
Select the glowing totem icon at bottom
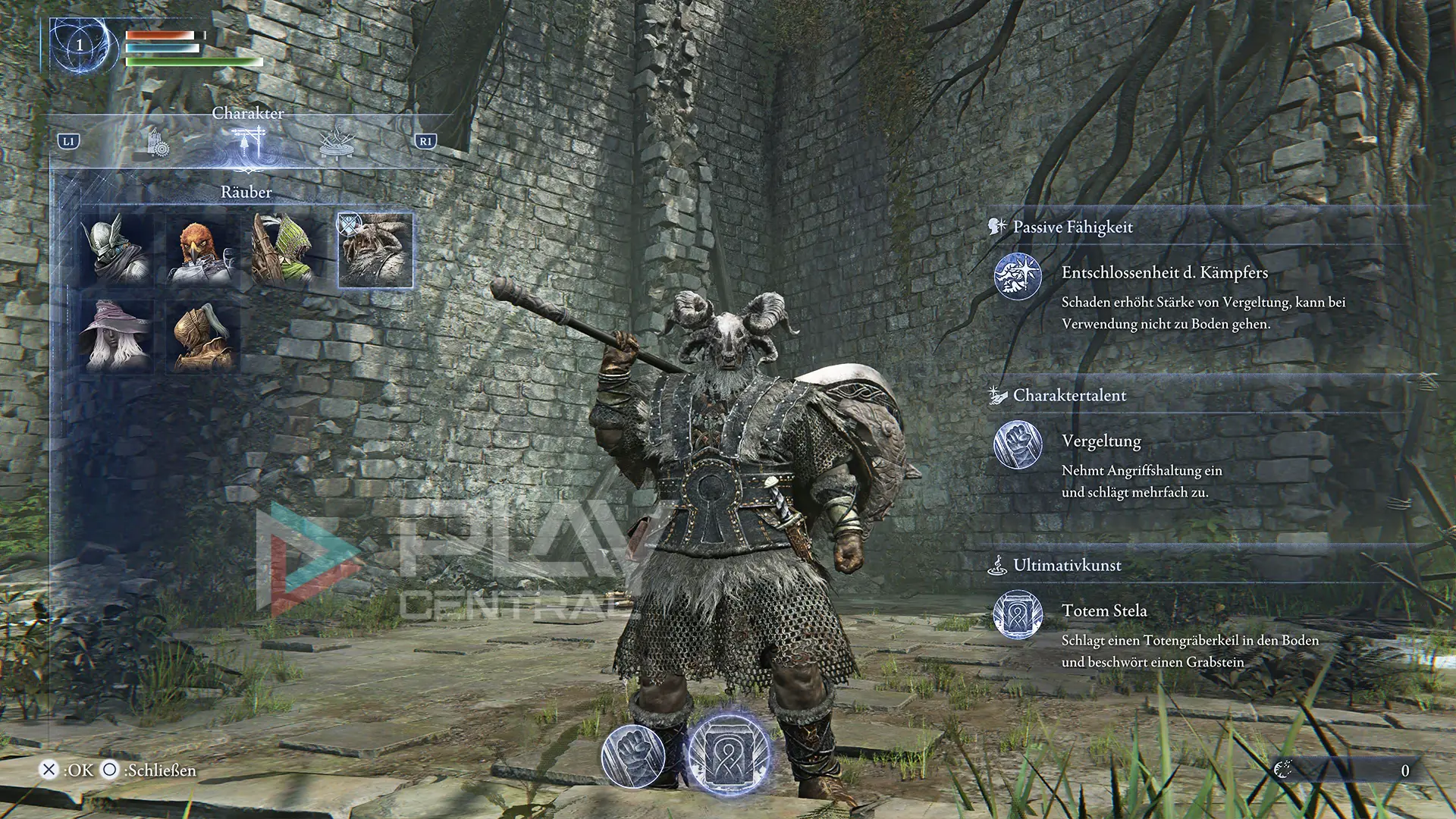tap(728, 755)
